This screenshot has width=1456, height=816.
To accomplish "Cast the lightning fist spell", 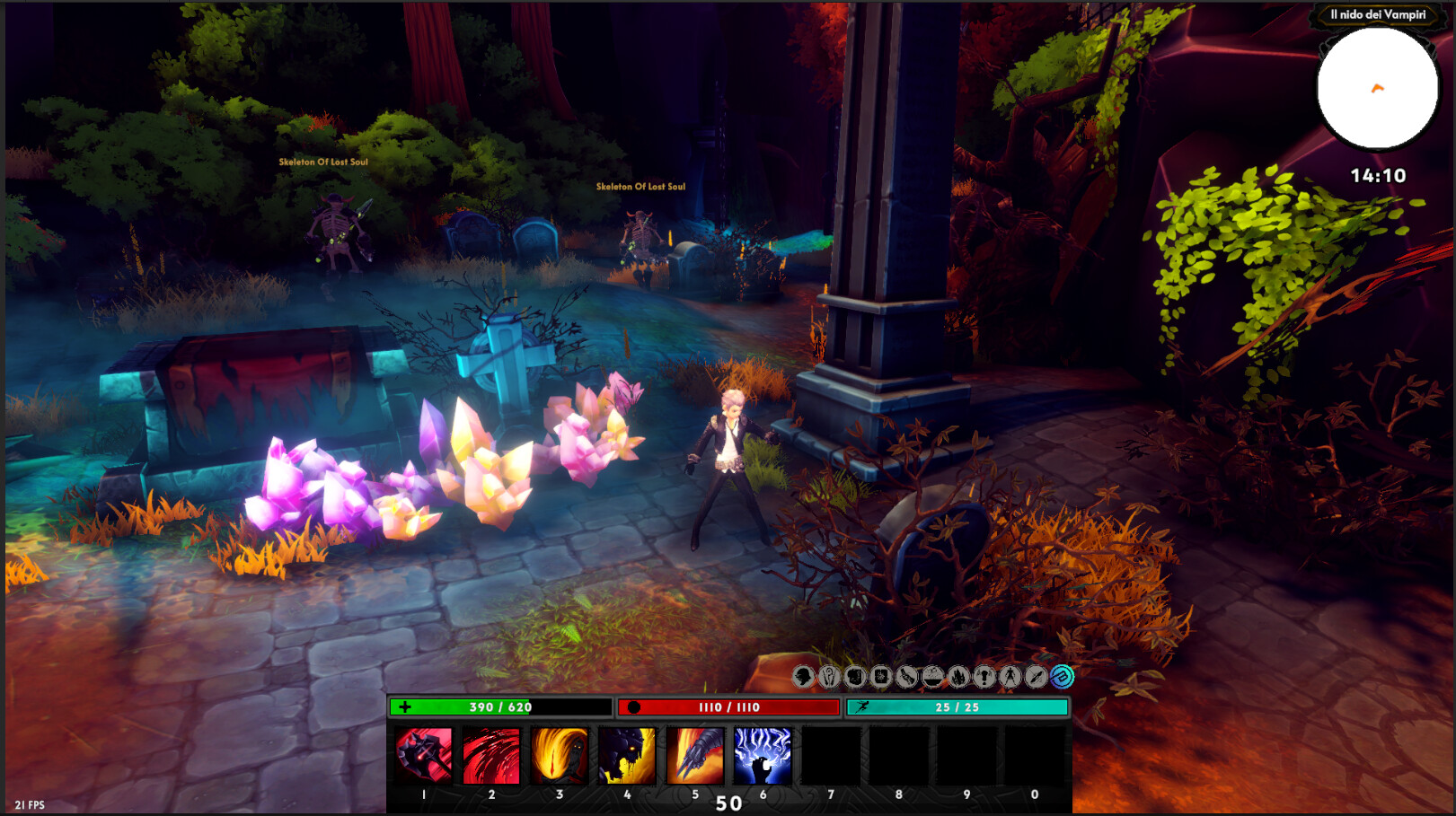I will point(763,756).
